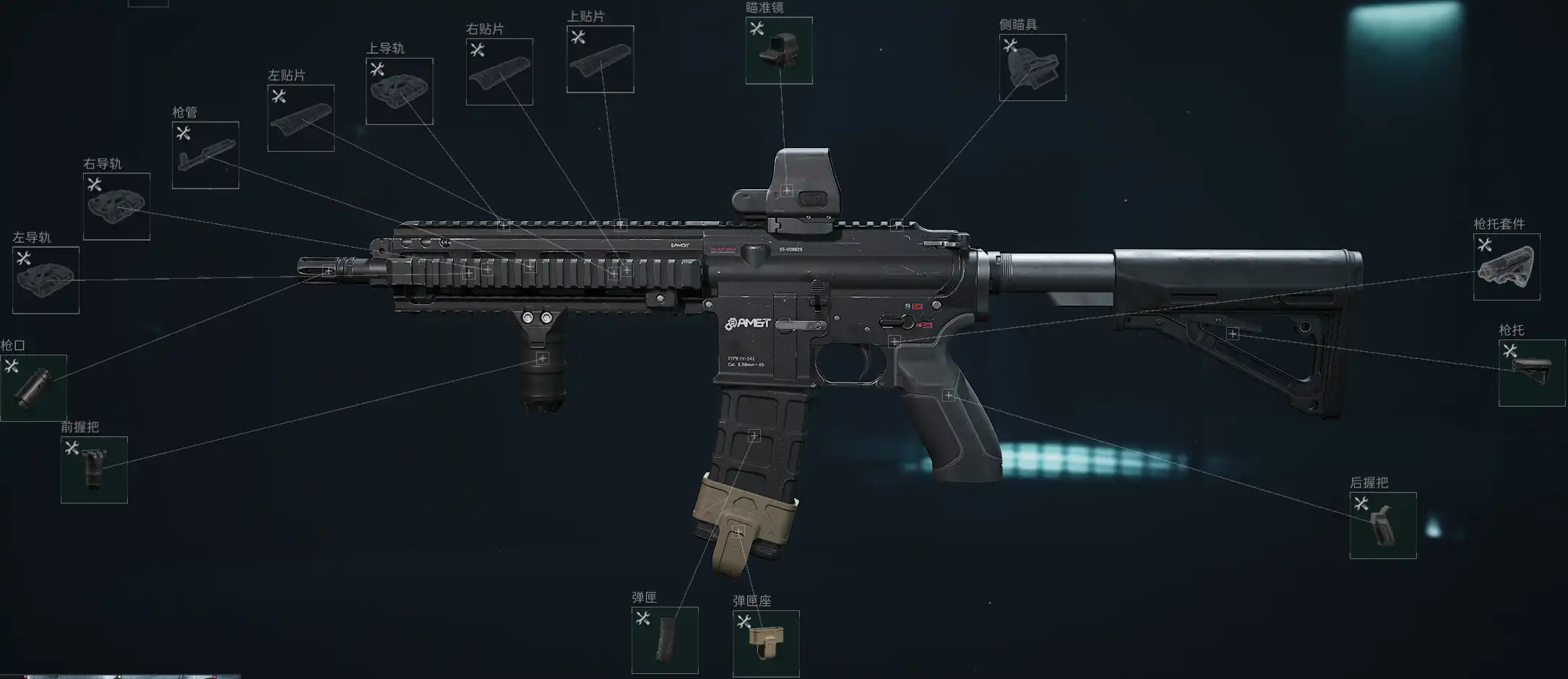Choose the 弹匣 magazine slot
This screenshot has width=1568, height=679.
click(x=665, y=640)
